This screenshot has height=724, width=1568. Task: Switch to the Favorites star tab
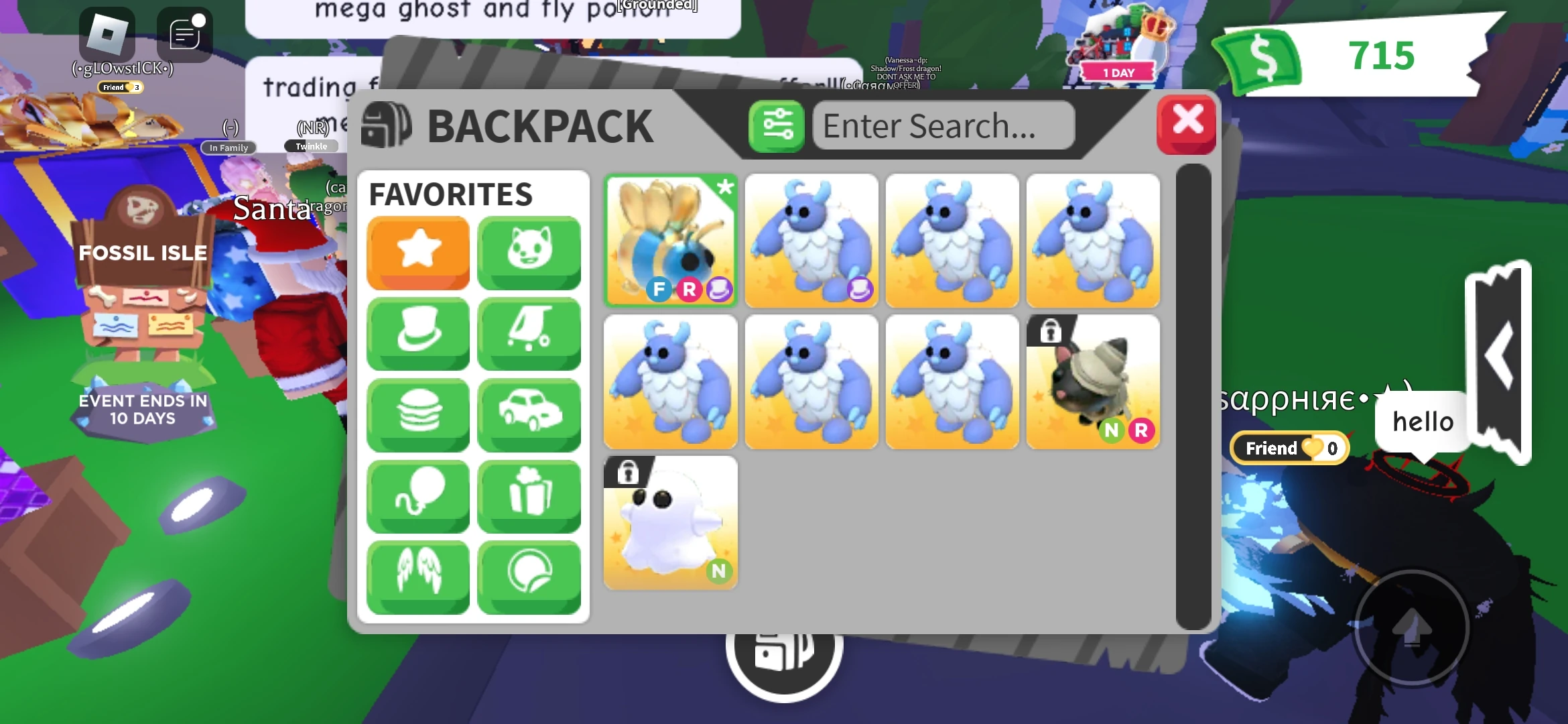click(417, 253)
